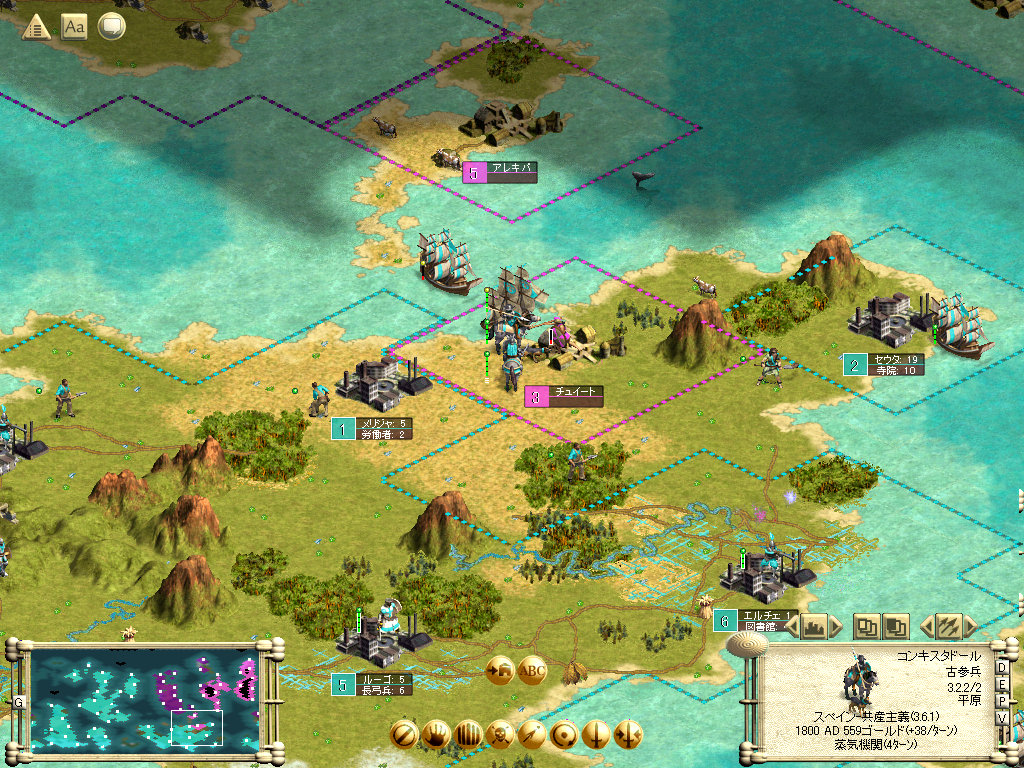Click the city skyline icon button
This screenshot has width=1024, height=768.
(815, 627)
